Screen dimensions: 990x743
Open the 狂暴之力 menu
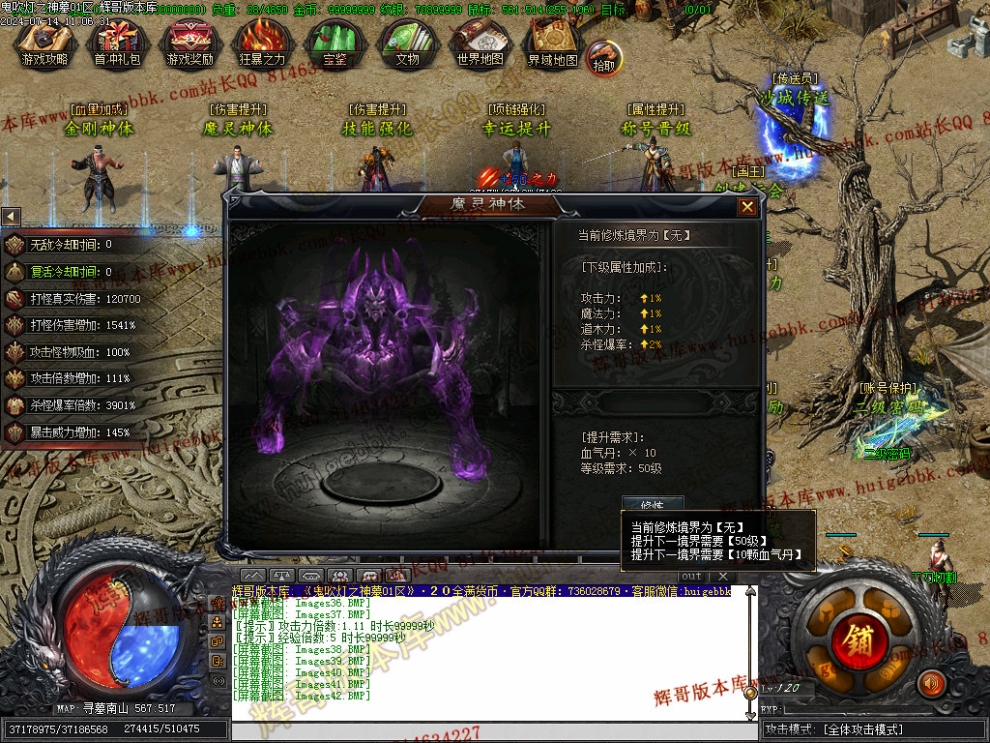click(x=262, y=45)
